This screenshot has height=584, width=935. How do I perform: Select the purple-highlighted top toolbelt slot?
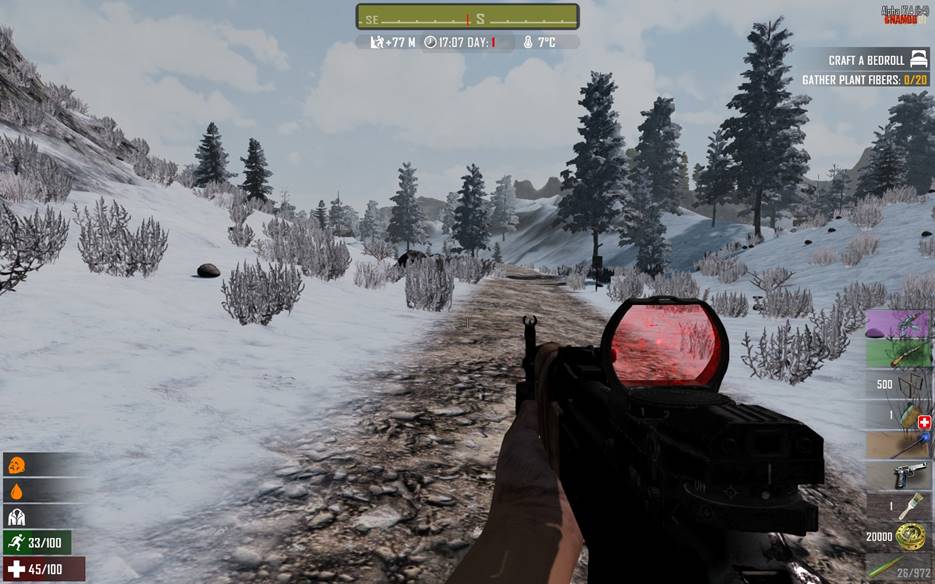899,324
